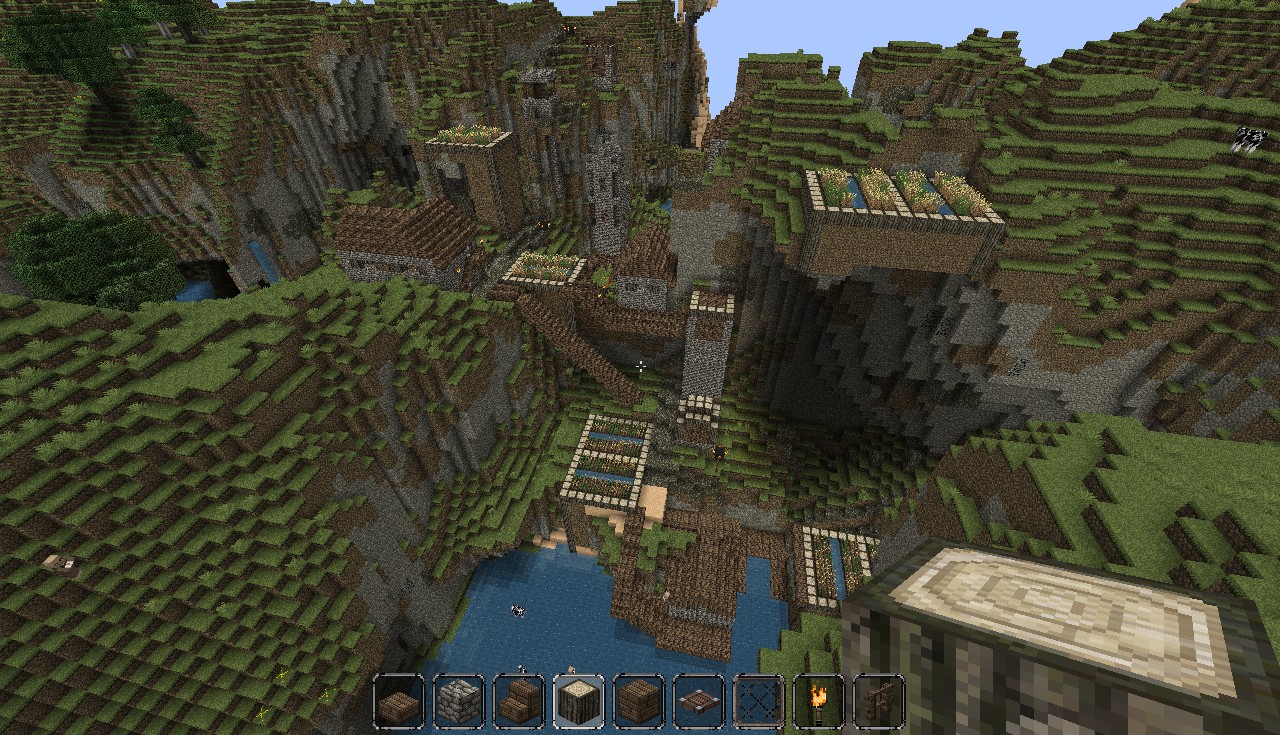Select the wooden stairs hotbar slot
The height and width of the screenshot is (735, 1280).
click(x=519, y=702)
